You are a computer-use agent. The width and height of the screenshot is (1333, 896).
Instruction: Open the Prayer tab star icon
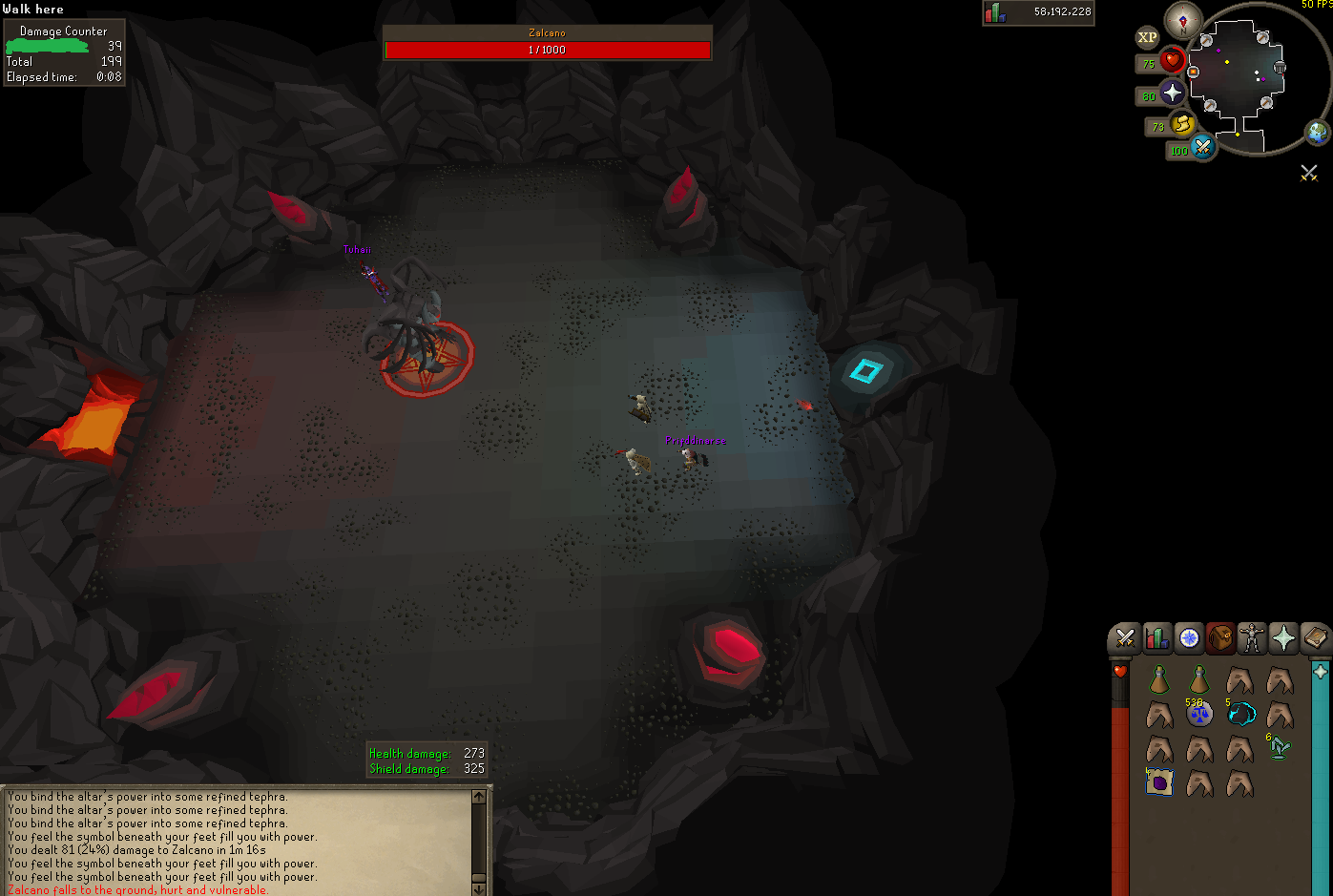[1283, 638]
